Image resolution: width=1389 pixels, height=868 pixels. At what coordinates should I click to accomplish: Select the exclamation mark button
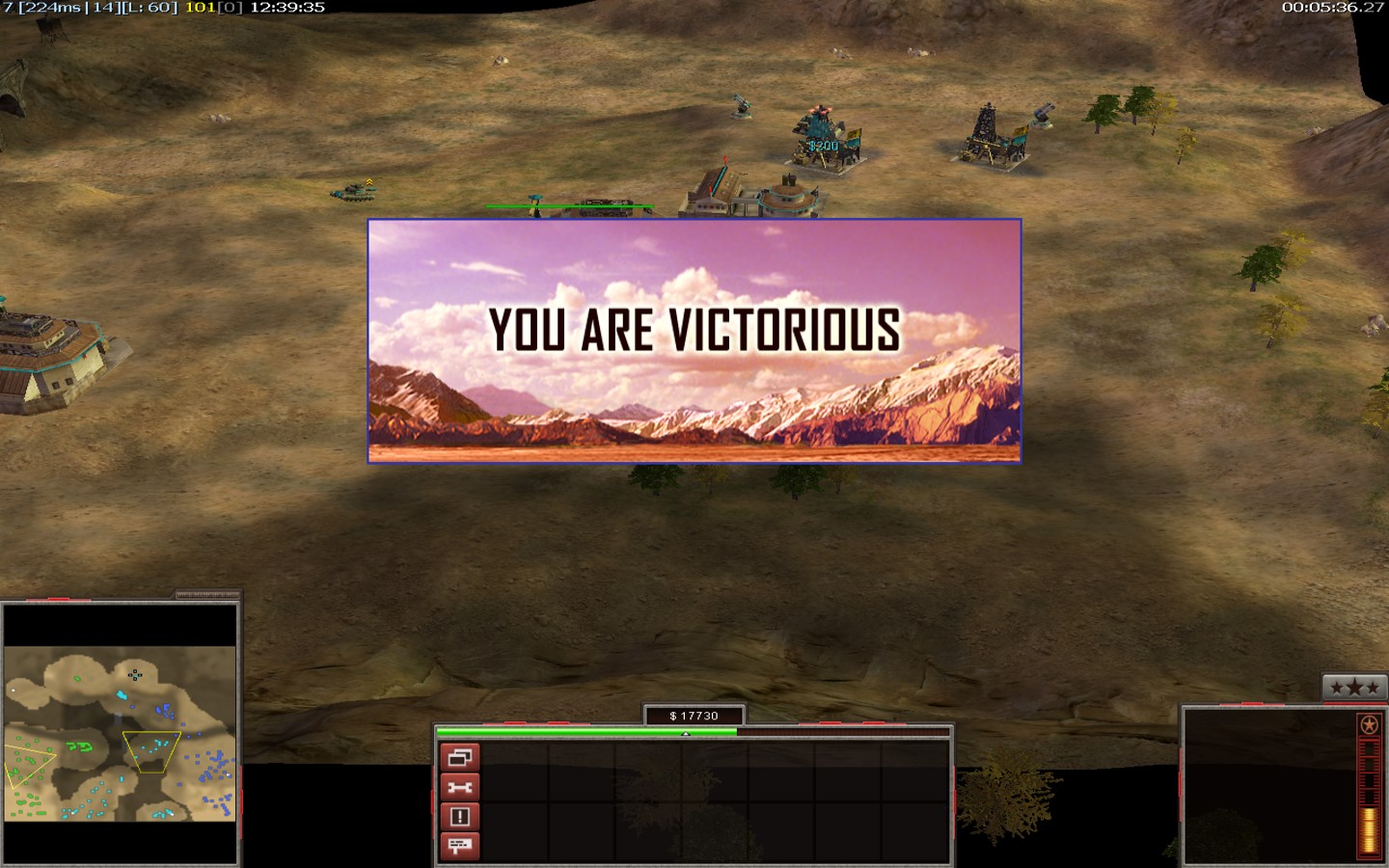click(460, 817)
